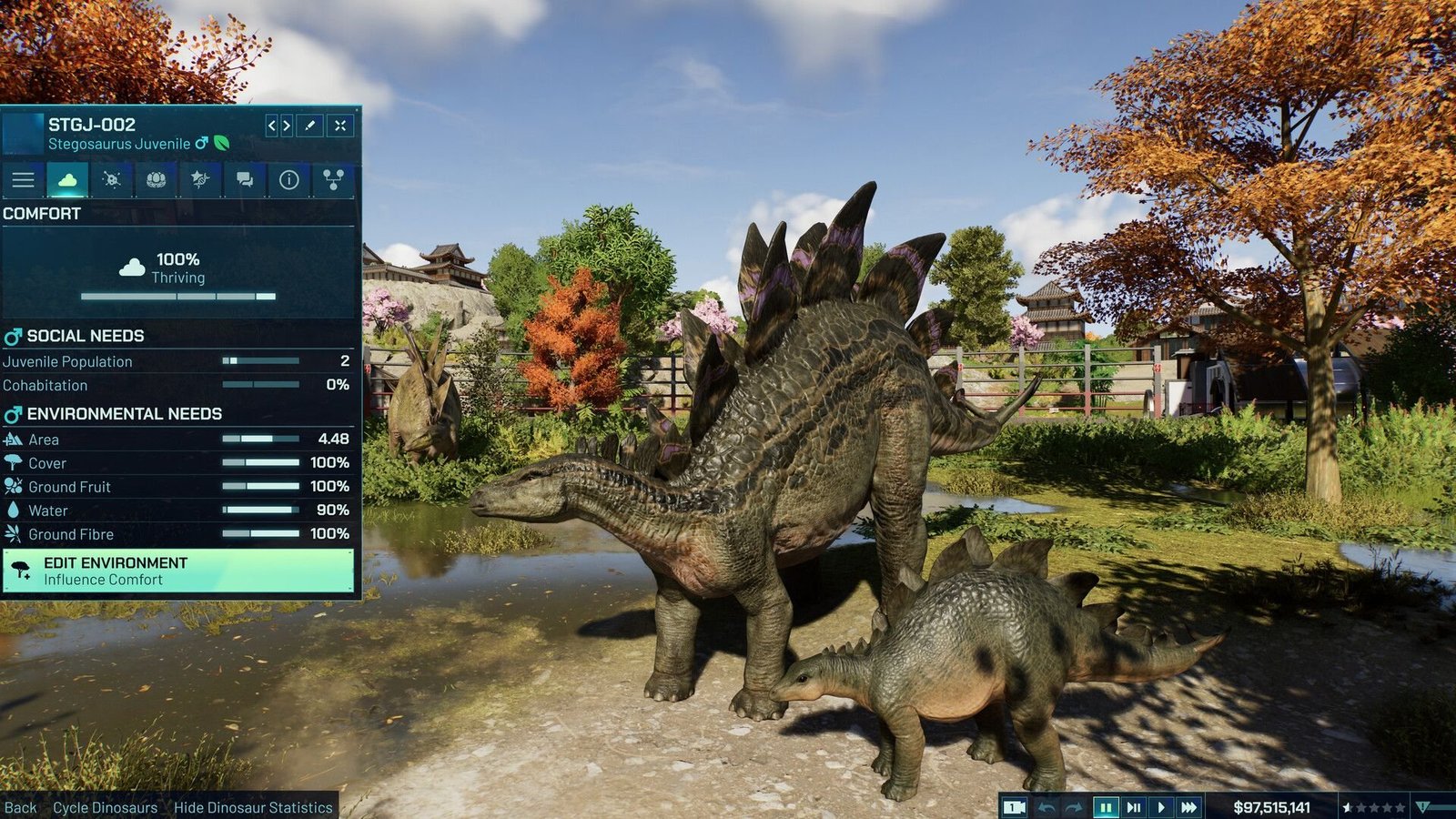1456x819 pixels.
Task: Open the dinosaur comments chat icon
Action: pyautogui.click(x=245, y=179)
